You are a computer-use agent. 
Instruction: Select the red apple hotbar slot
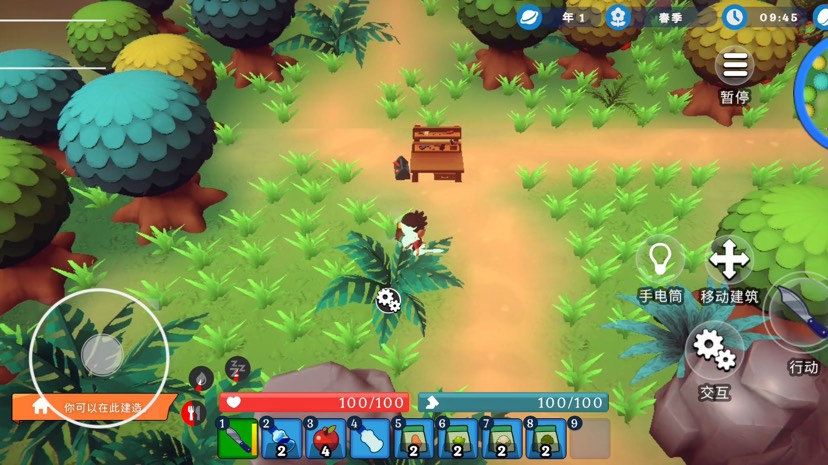click(326, 439)
